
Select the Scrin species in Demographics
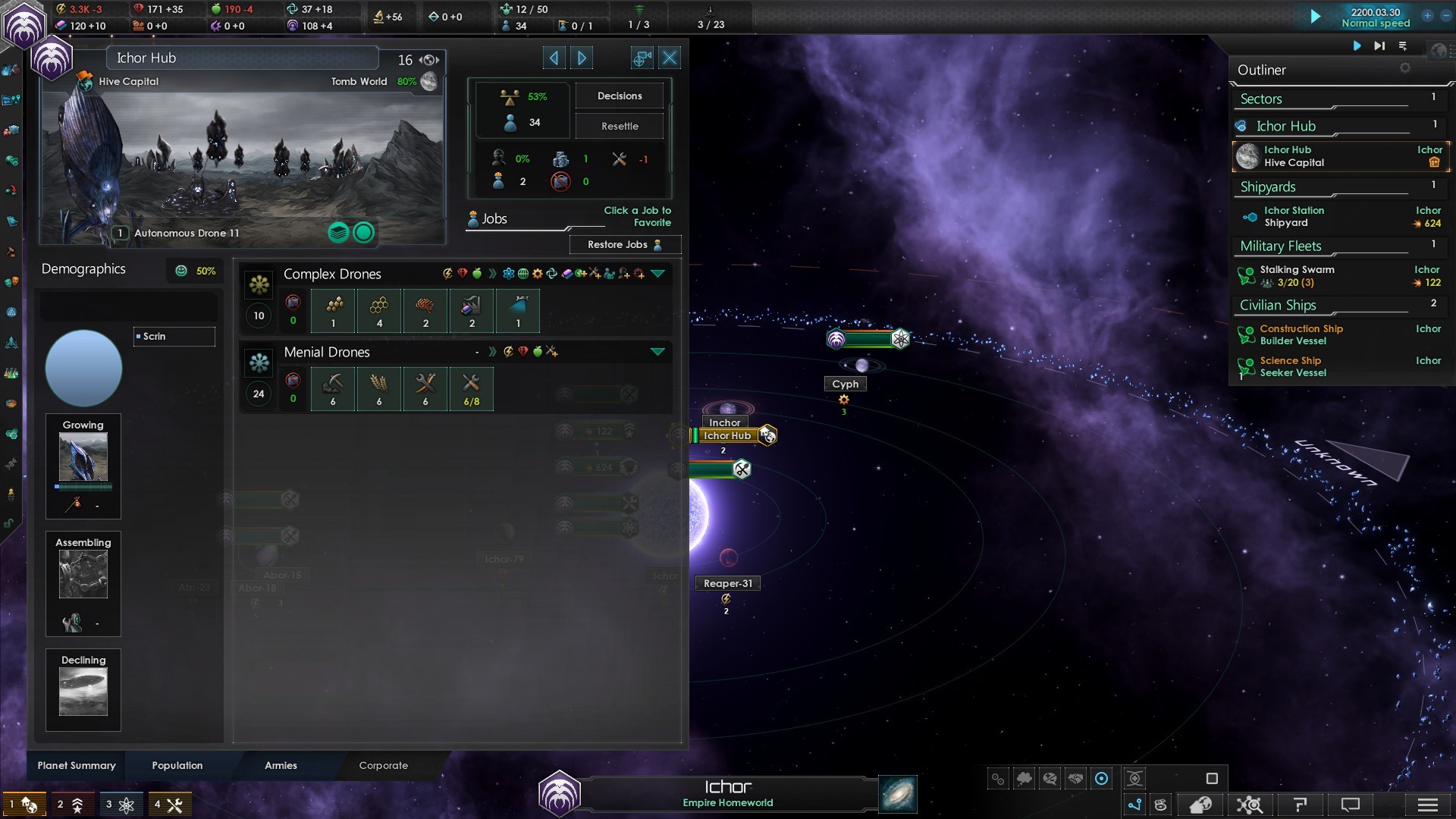pos(174,337)
